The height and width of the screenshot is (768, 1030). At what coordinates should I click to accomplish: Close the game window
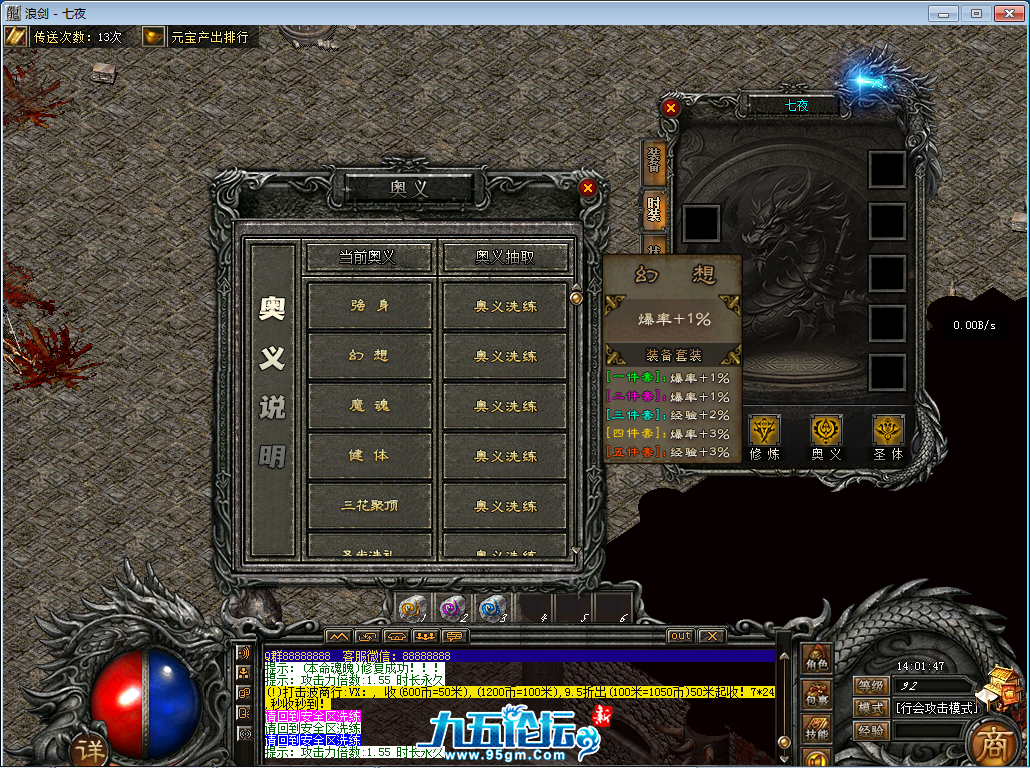tap(1007, 13)
